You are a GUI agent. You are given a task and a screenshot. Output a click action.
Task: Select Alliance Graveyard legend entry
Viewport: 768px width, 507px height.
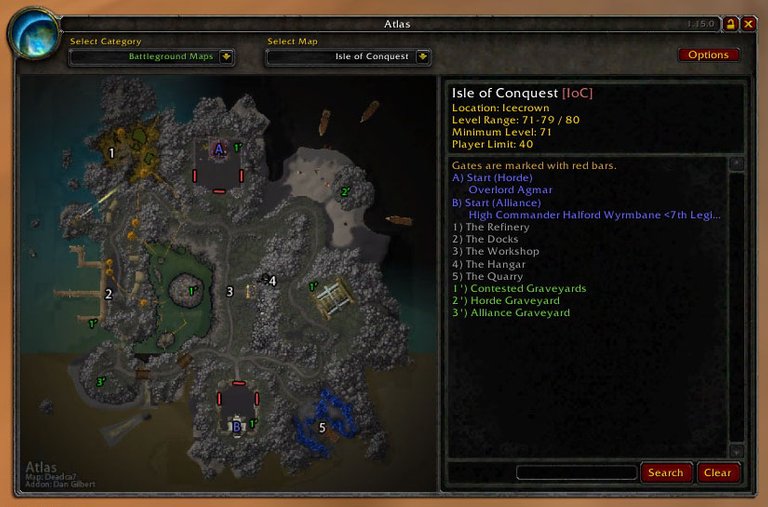coord(510,313)
